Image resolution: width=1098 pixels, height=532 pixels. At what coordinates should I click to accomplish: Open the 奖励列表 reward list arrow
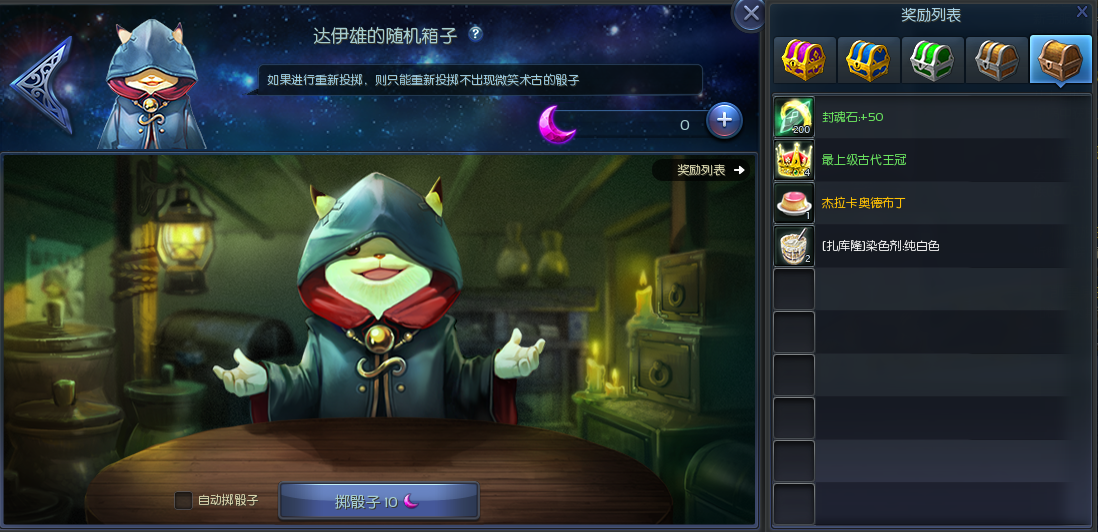click(712, 170)
